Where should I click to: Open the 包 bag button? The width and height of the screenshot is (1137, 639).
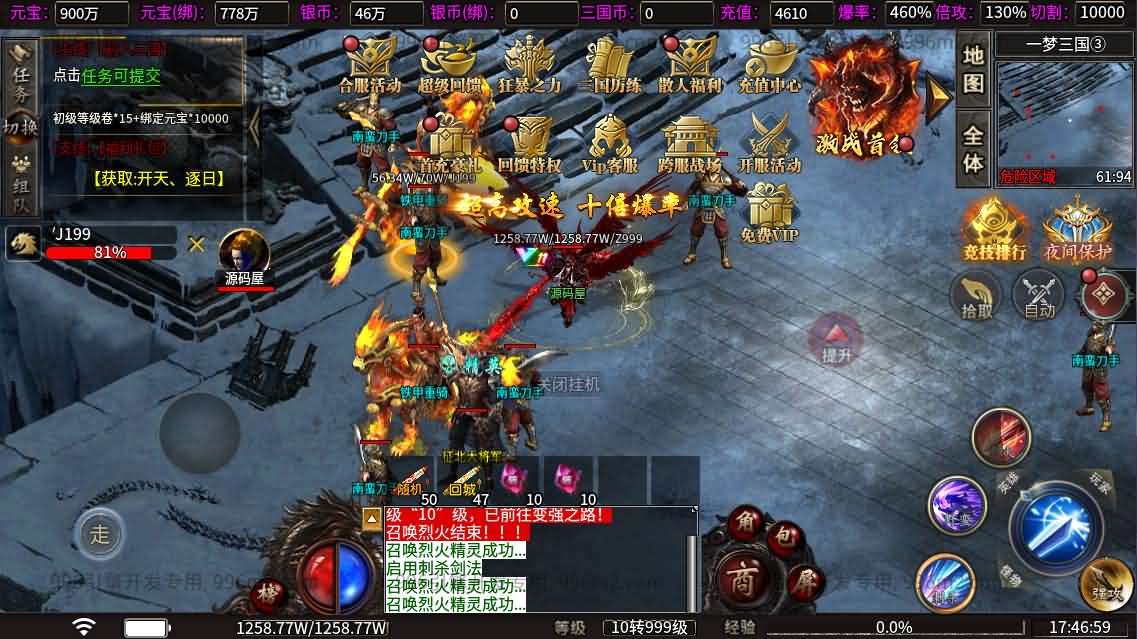[785, 537]
